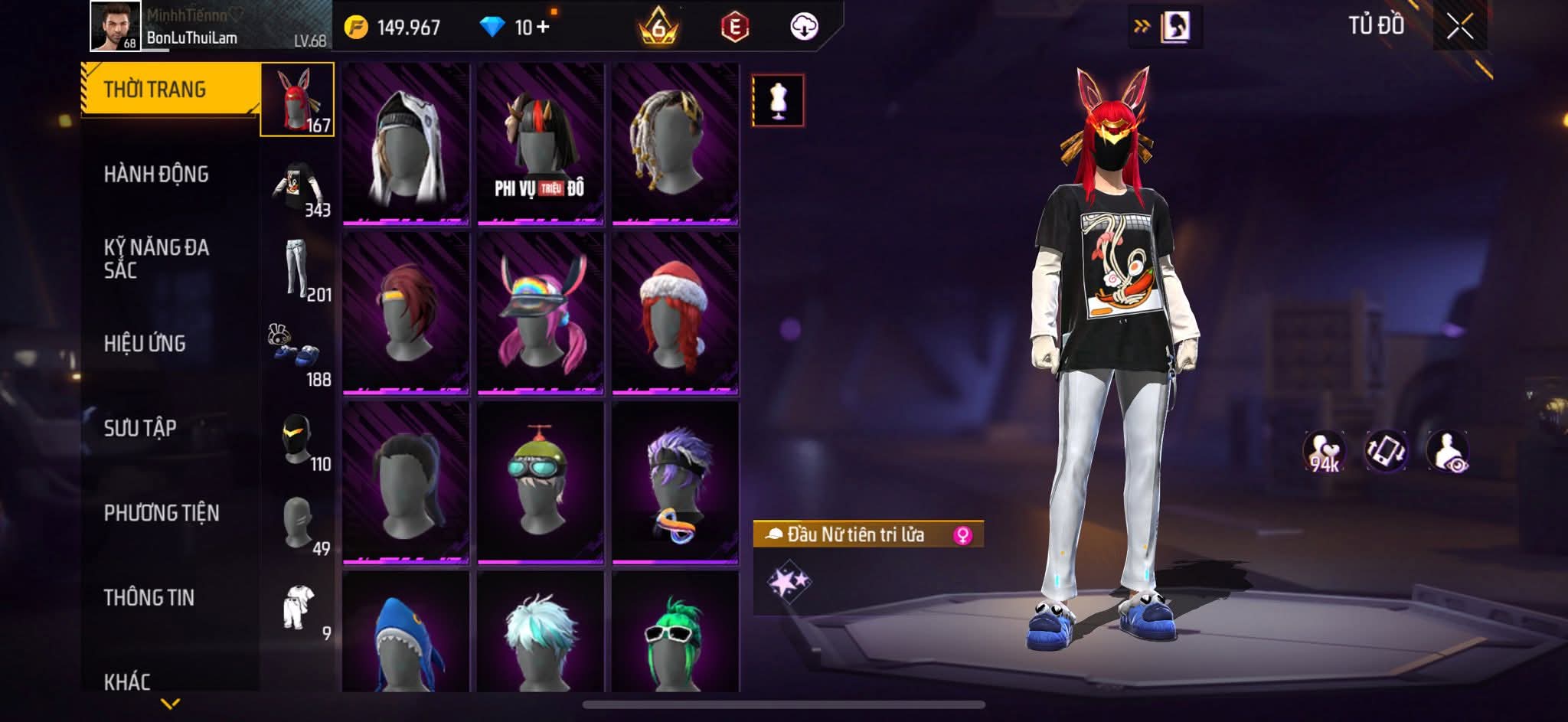The width and height of the screenshot is (1568, 722).
Task: Close the wardrobe with the X button
Action: pos(1459,28)
